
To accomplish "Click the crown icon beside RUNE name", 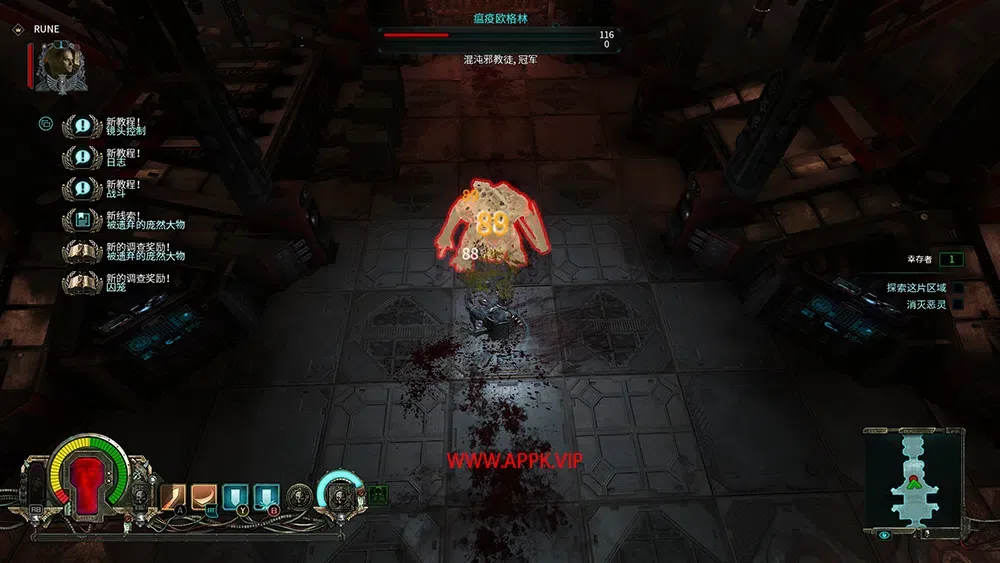I will [19, 29].
